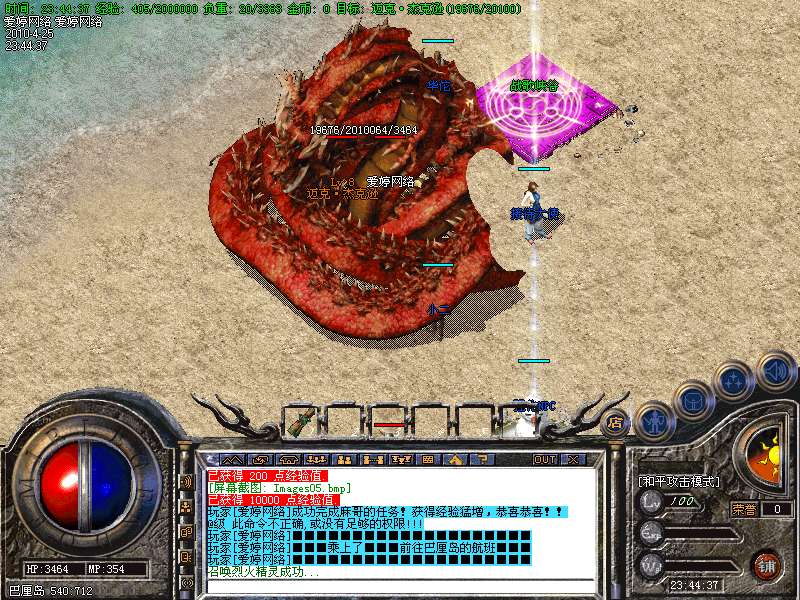
Task: Open the shop via the 店 button
Action: point(616,421)
